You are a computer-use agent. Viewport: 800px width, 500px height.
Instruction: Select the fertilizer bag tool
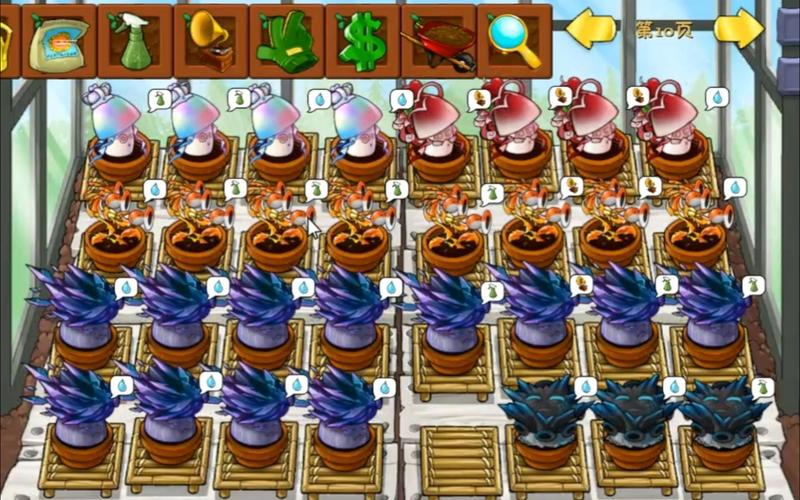point(59,41)
